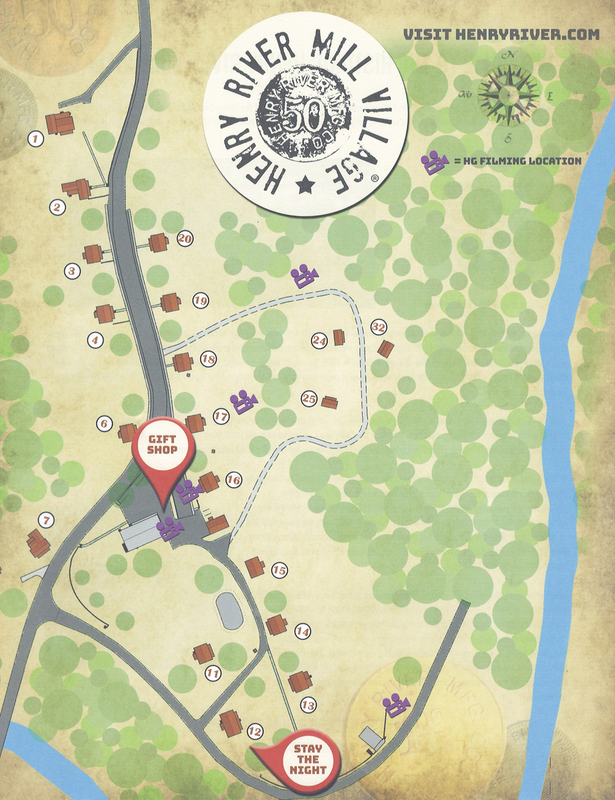
Task: Click house marker number 13
Action: tap(309, 705)
